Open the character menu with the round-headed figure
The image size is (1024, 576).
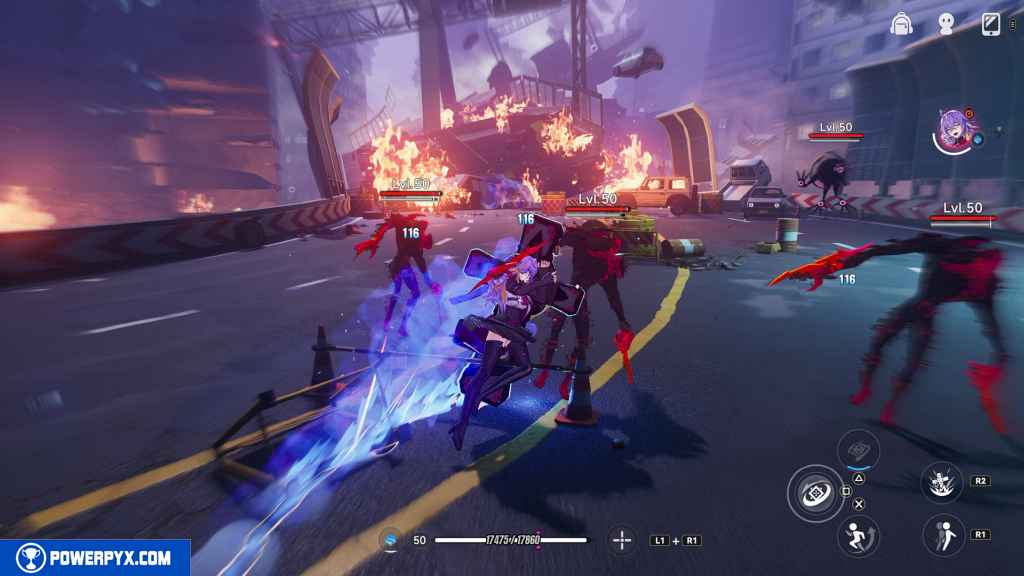(x=946, y=25)
